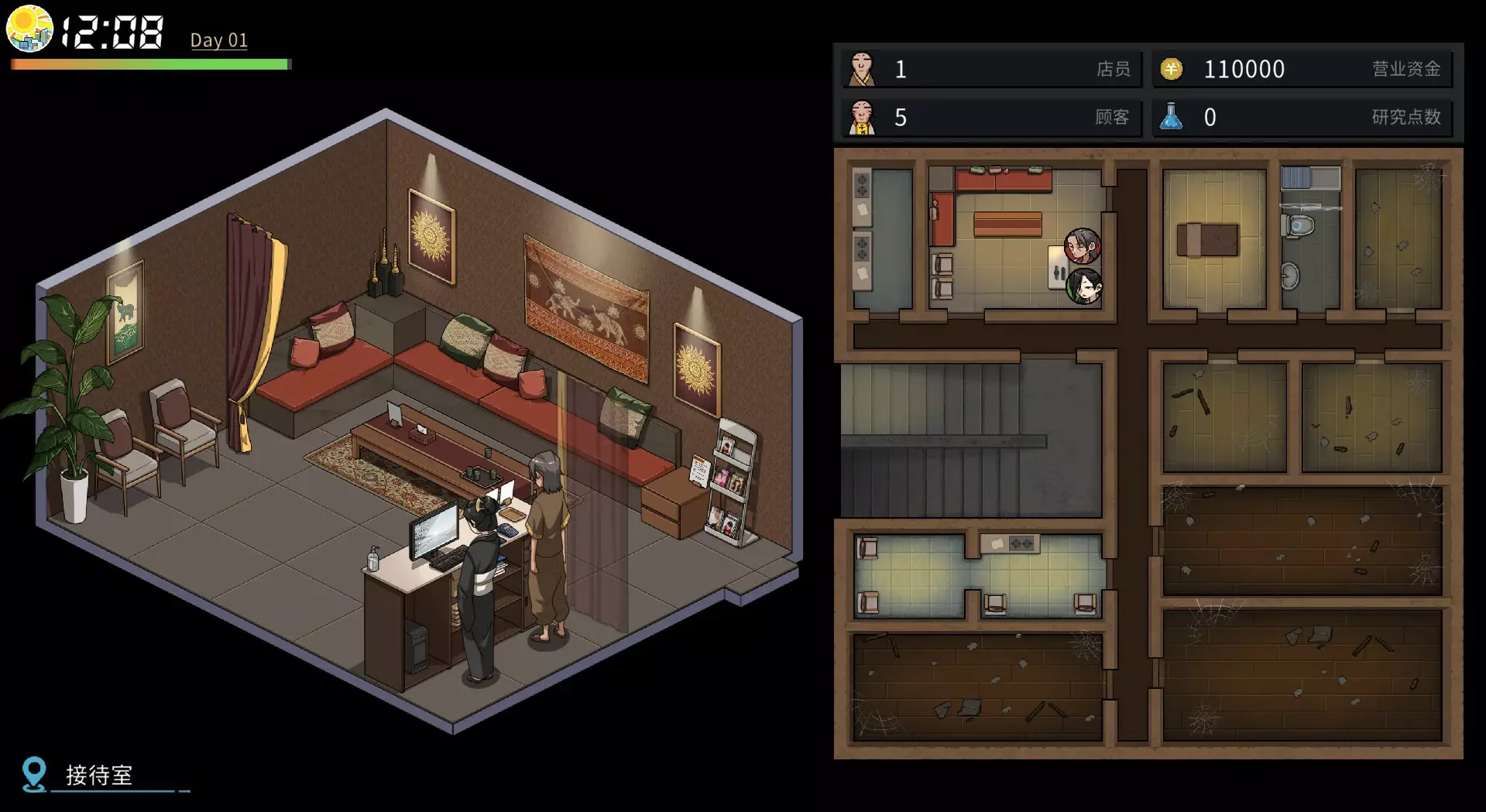Click the 营业资金 funds panel
This screenshot has width=1486, height=812.
click(x=1302, y=70)
